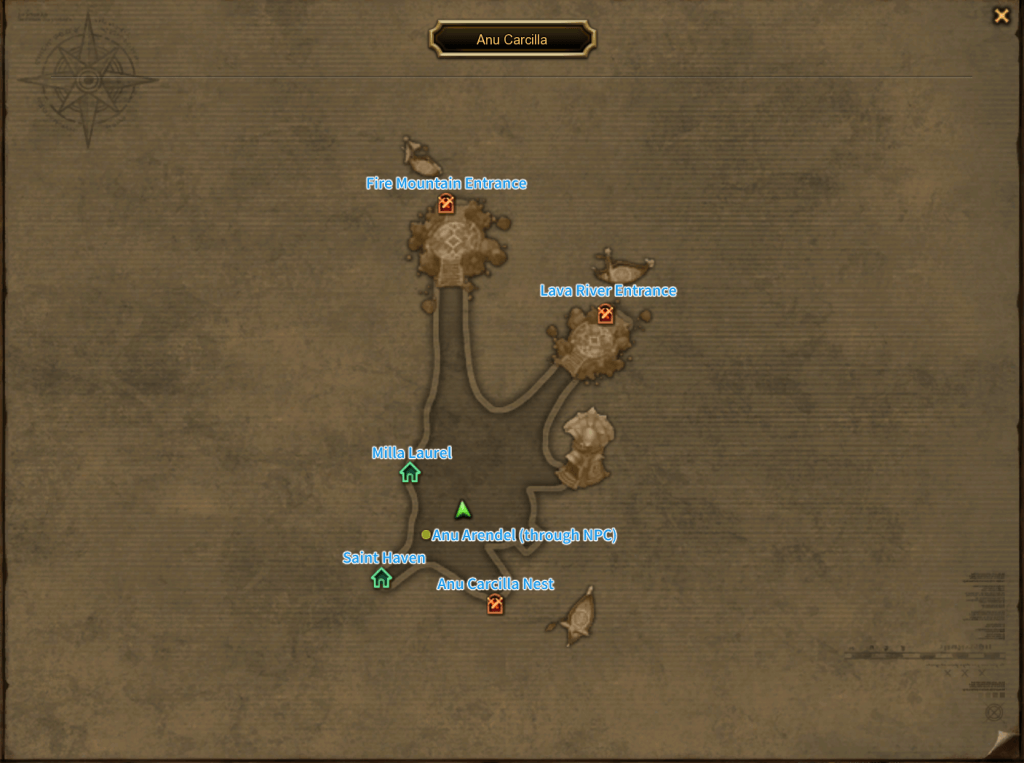Select the Fire Mountain Entrance dungeon marker
Screen dimensions: 1024x763
tap(446, 205)
